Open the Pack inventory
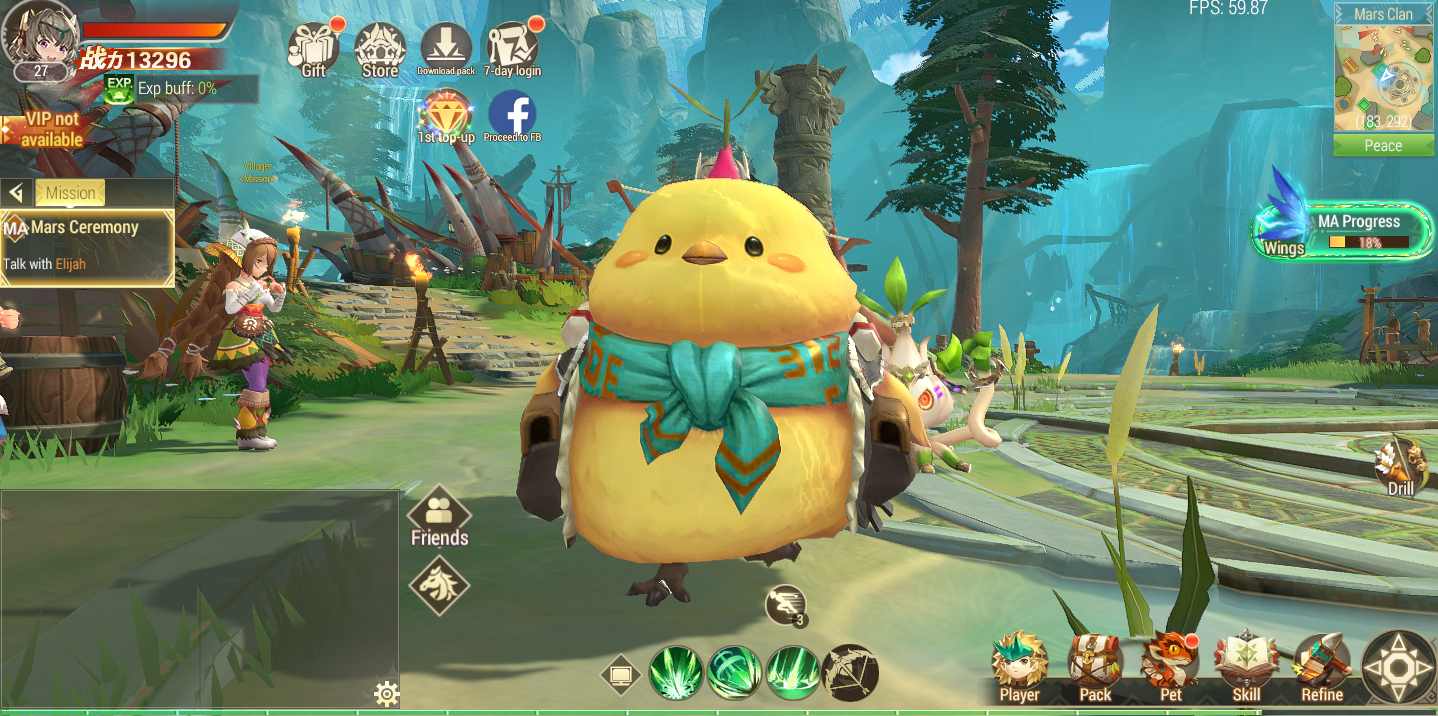Viewport: 1438px width, 716px height. pos(1095,667)
